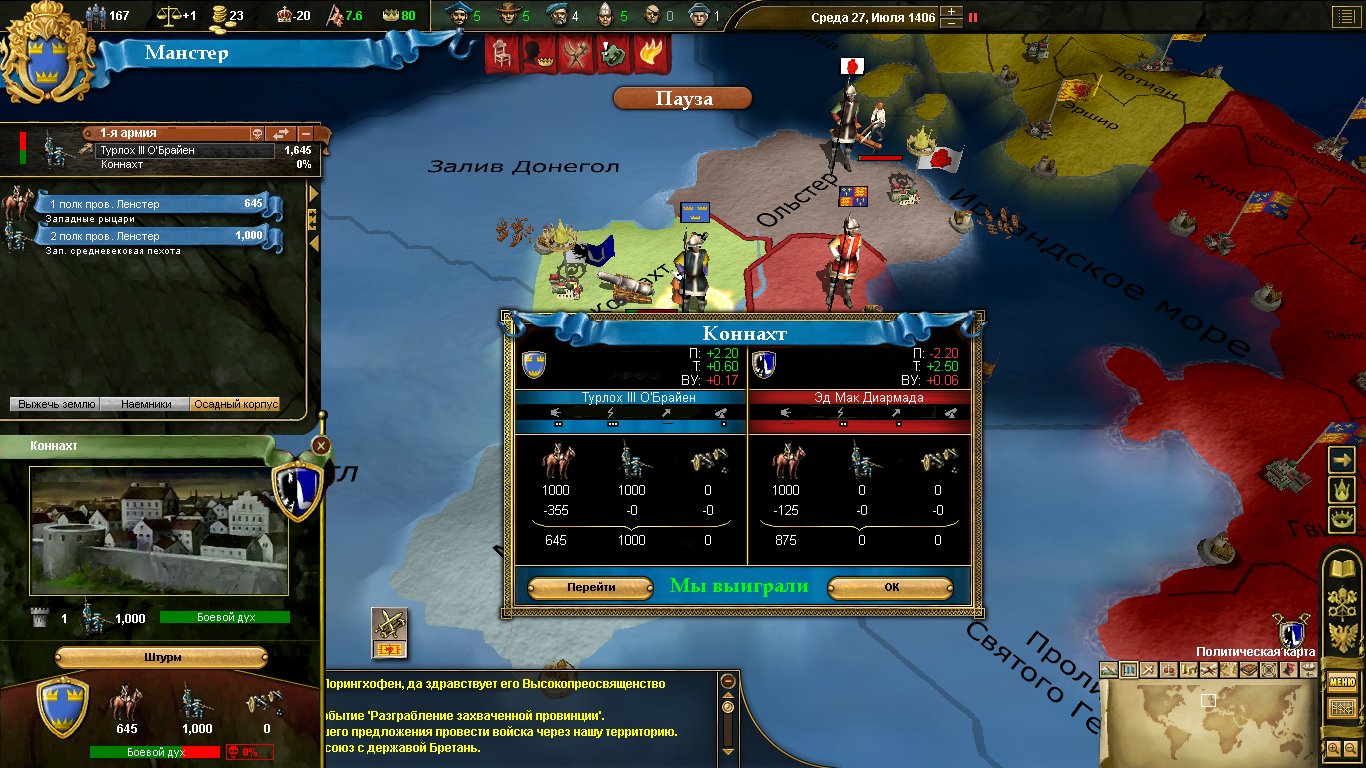
Task: Zoom in with the magnifier plus button
Action: pyautogui.click(x=1333, y=748)
